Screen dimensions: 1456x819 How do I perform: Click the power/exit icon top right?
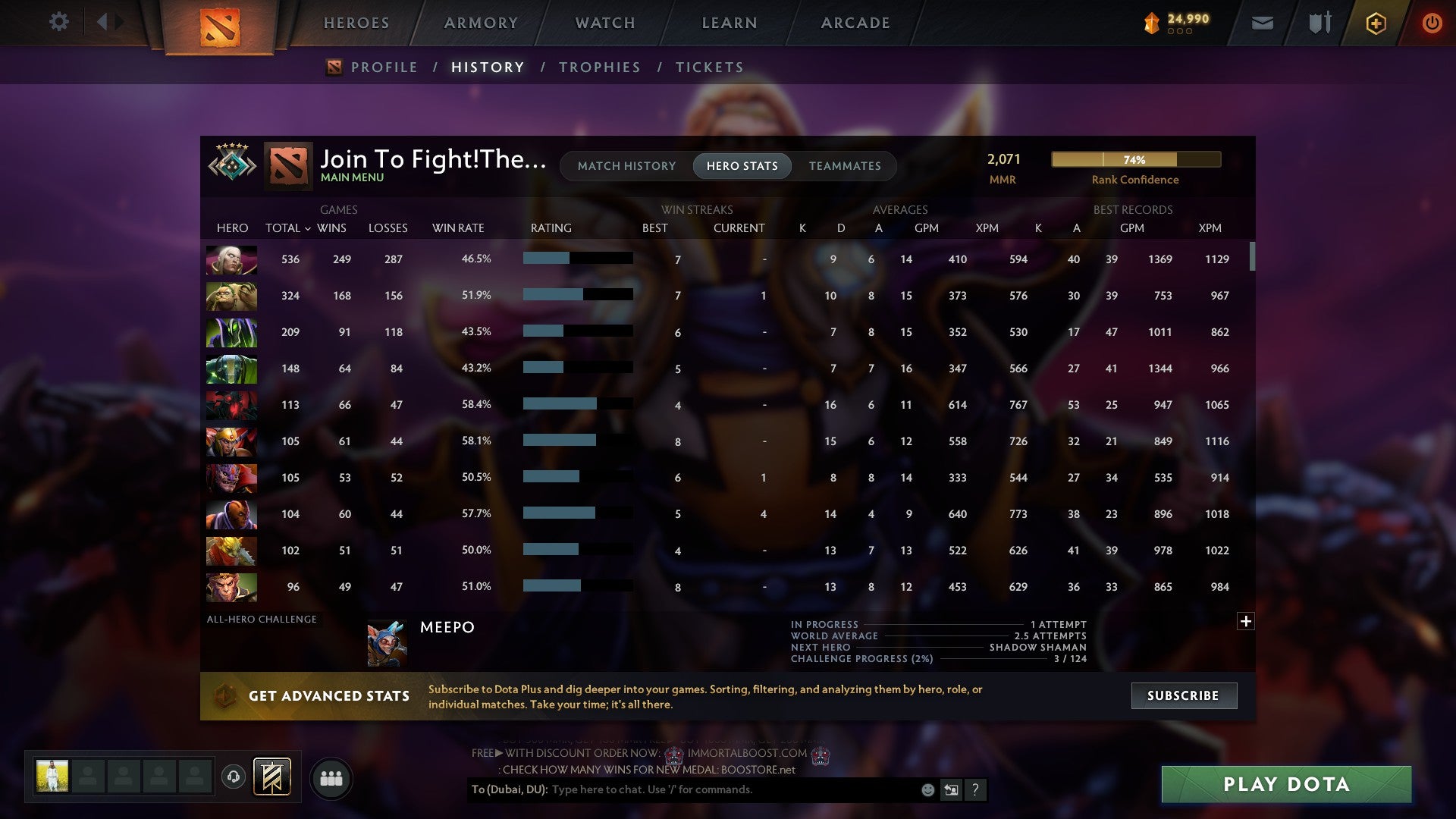[1432, 22]
